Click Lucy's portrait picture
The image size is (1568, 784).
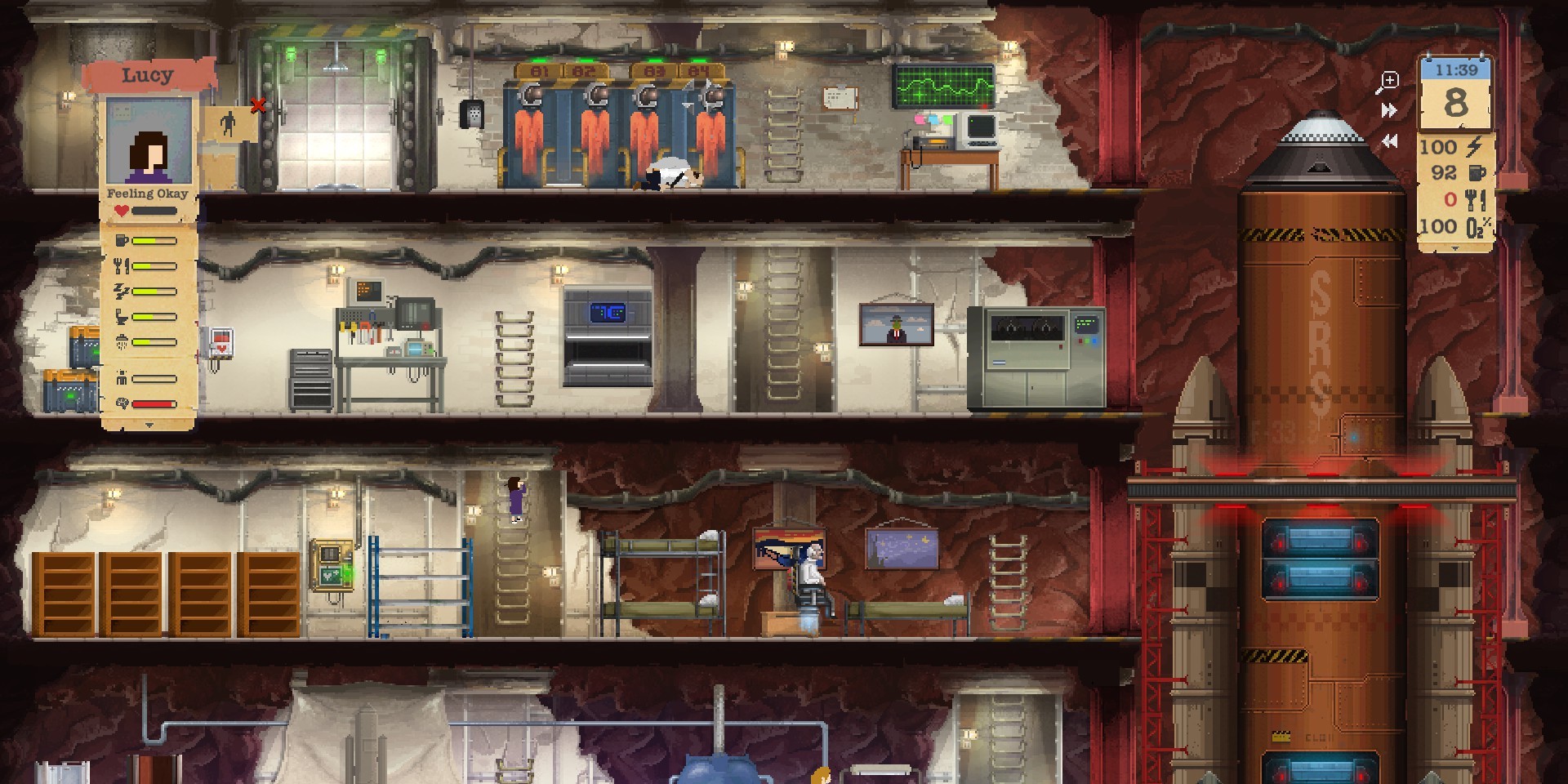(147, 139)
